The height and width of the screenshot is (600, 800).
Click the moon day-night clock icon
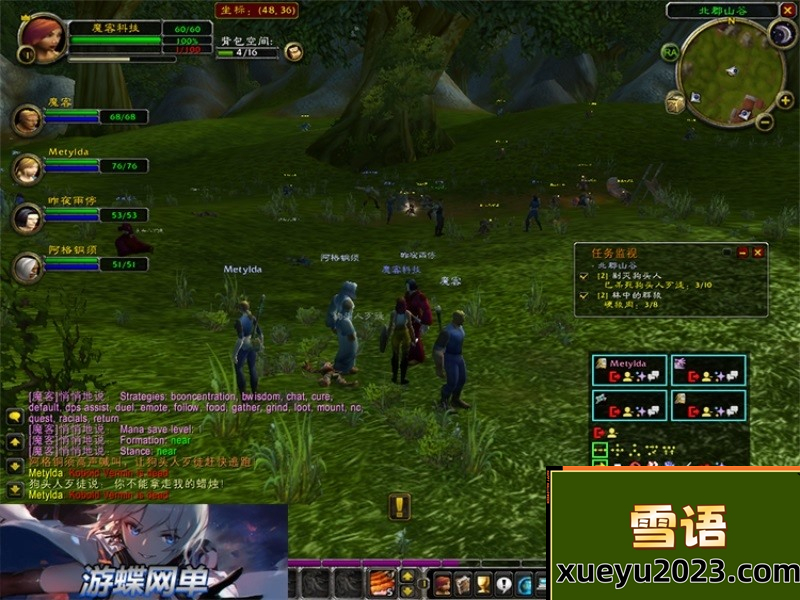pyautogui.click(x=781, y=35)
